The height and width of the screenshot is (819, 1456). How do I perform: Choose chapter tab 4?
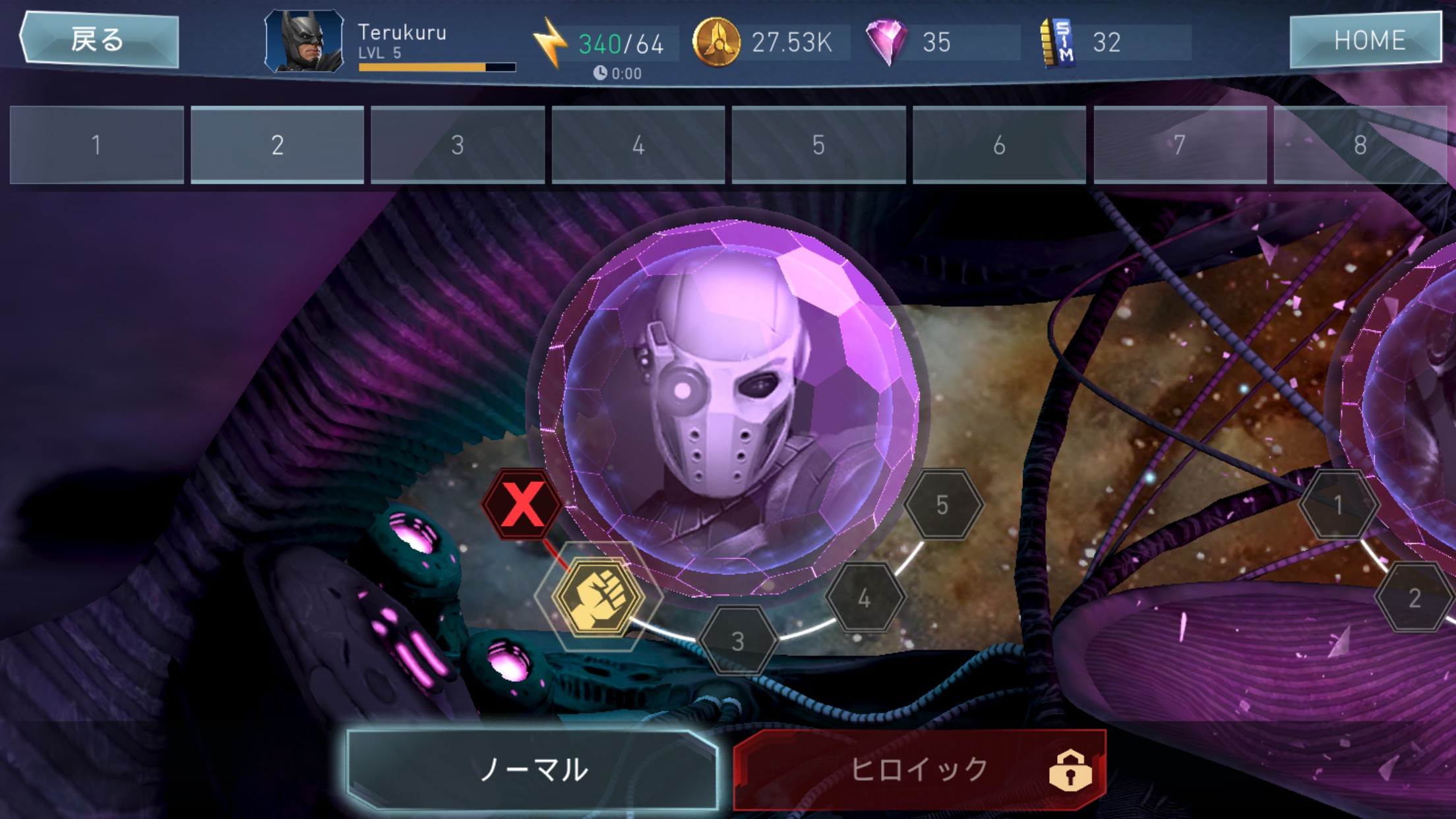(638, 145)
